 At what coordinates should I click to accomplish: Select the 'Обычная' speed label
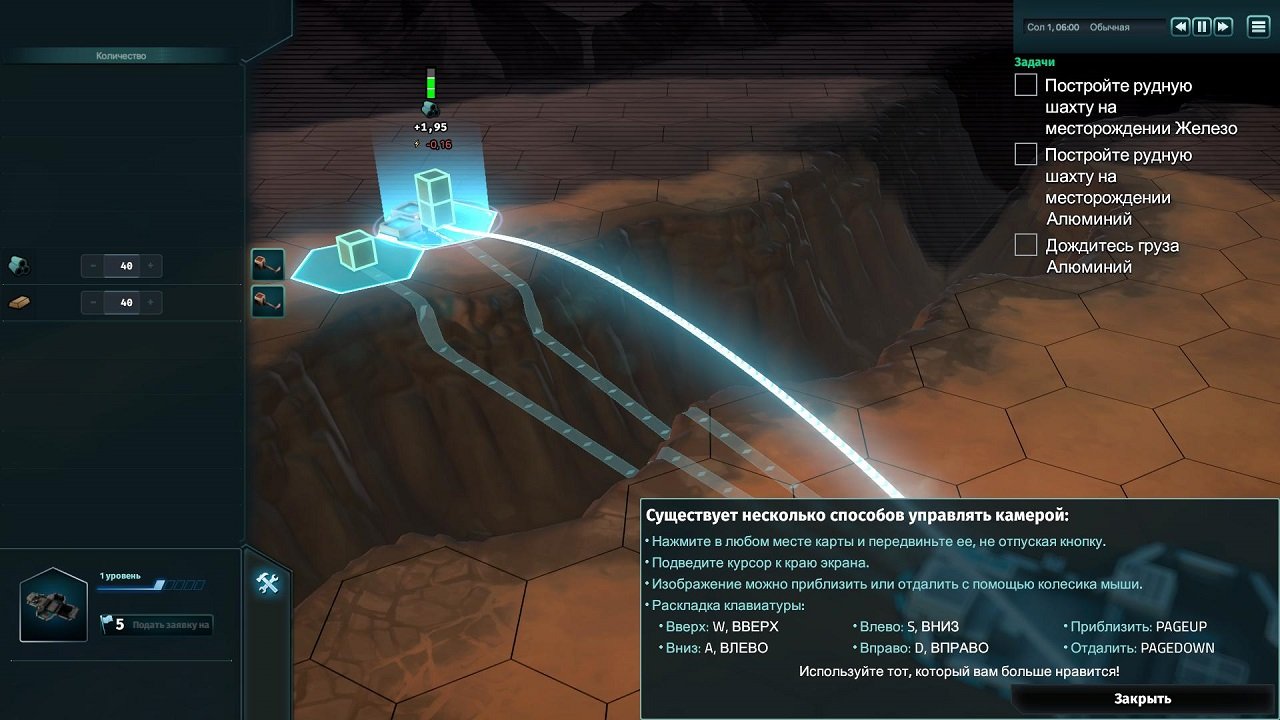(x=1110, y=27)
